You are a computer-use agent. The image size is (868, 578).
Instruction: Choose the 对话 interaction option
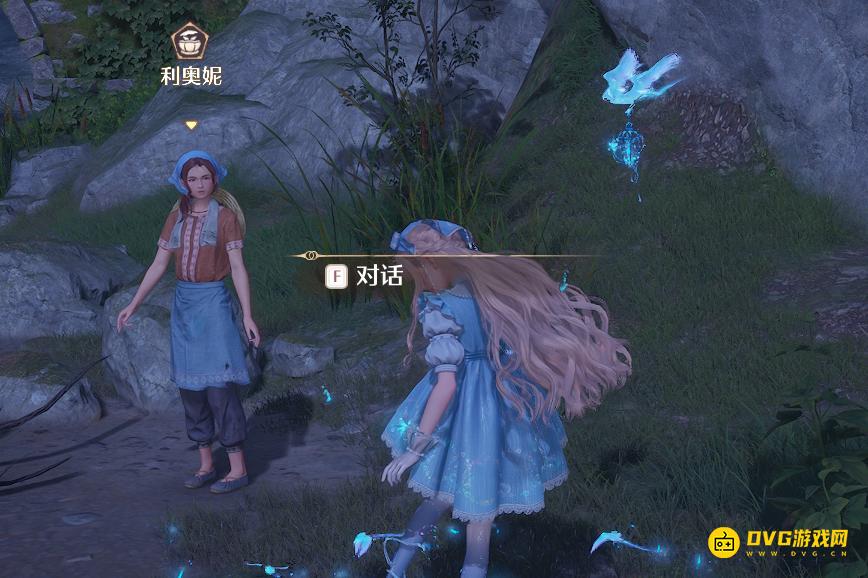[366, 275]
